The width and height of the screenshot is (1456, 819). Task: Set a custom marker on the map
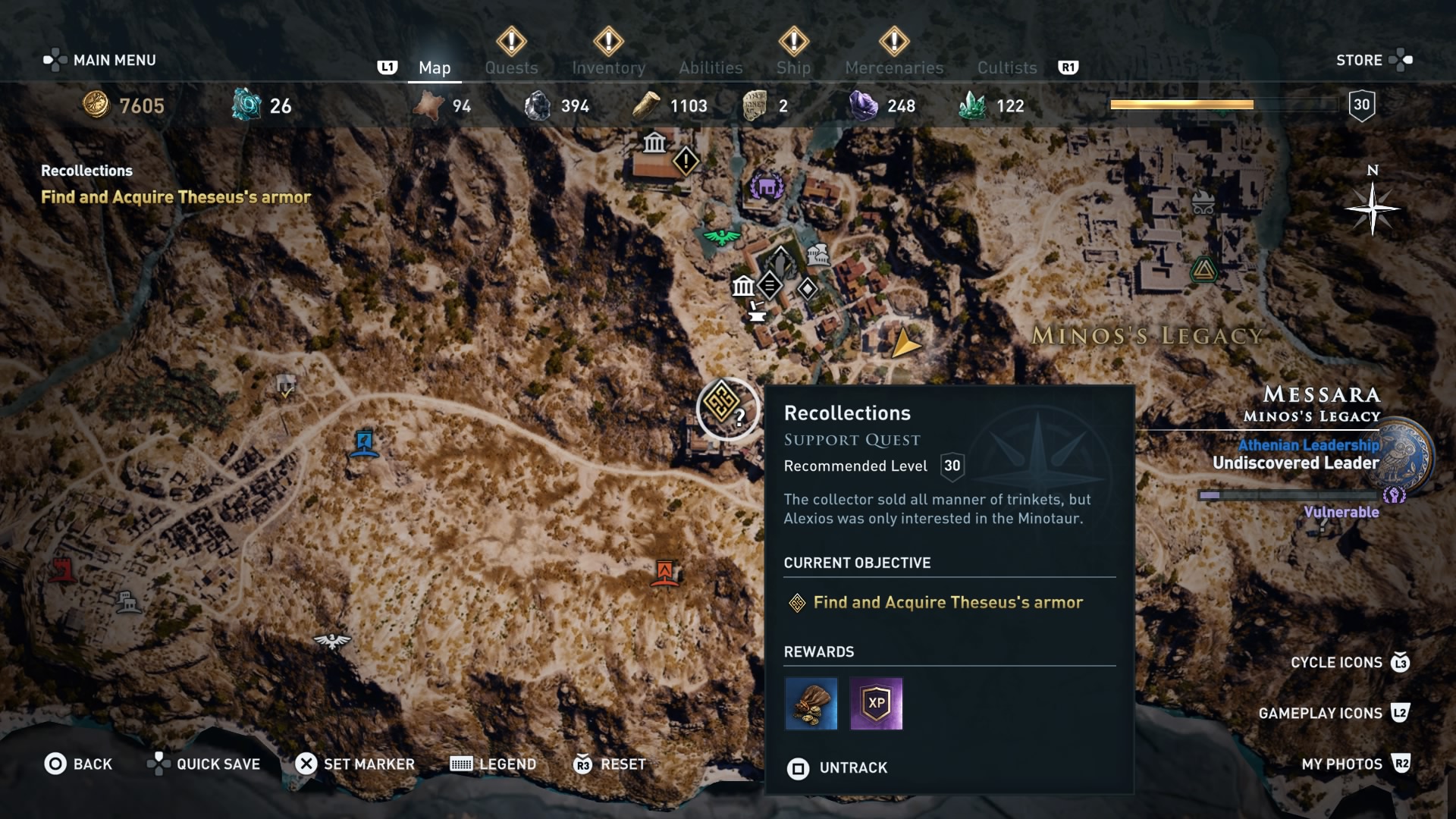tap(354, 764)
